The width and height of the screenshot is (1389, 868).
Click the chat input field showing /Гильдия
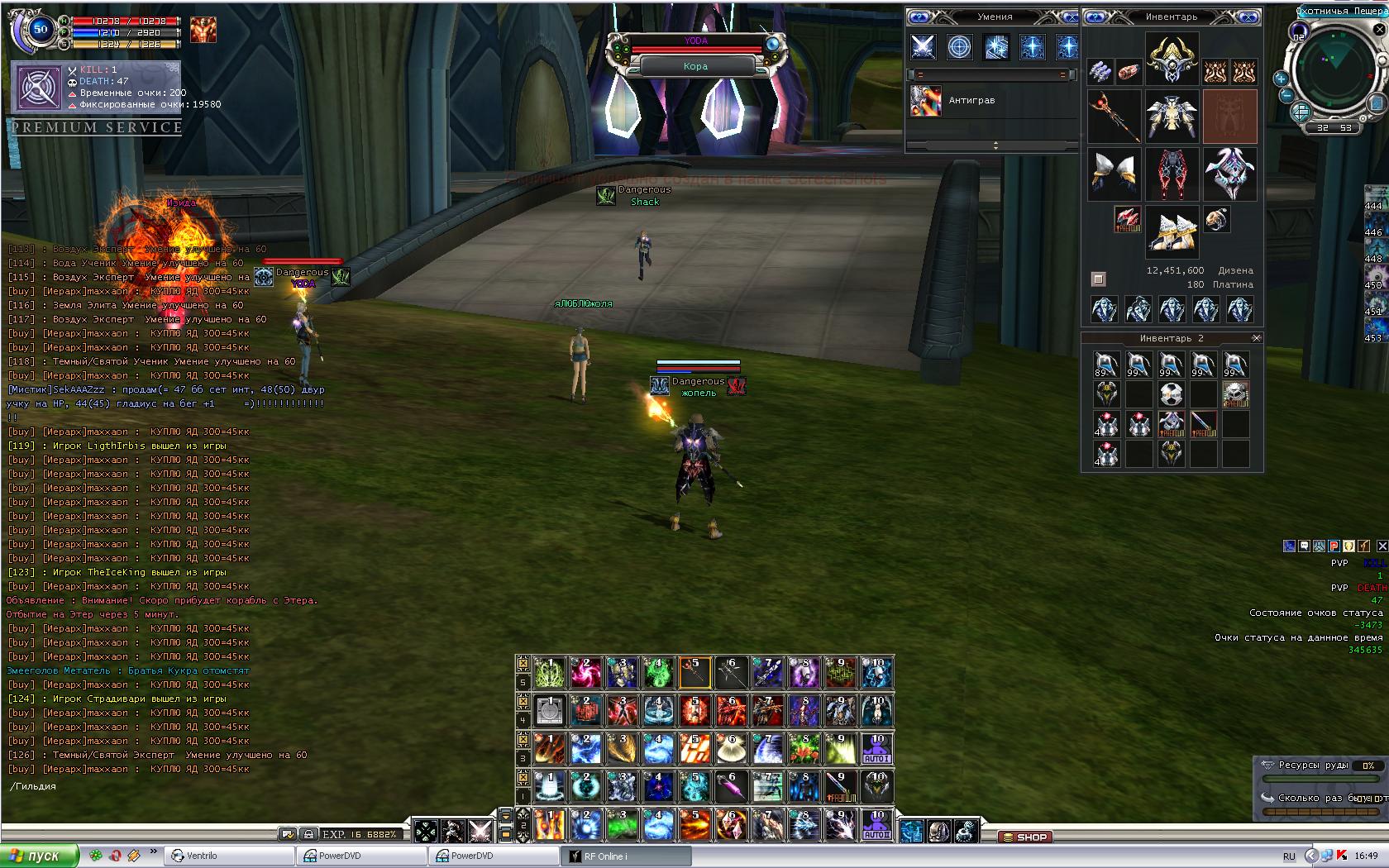click(x=165, y=786)
